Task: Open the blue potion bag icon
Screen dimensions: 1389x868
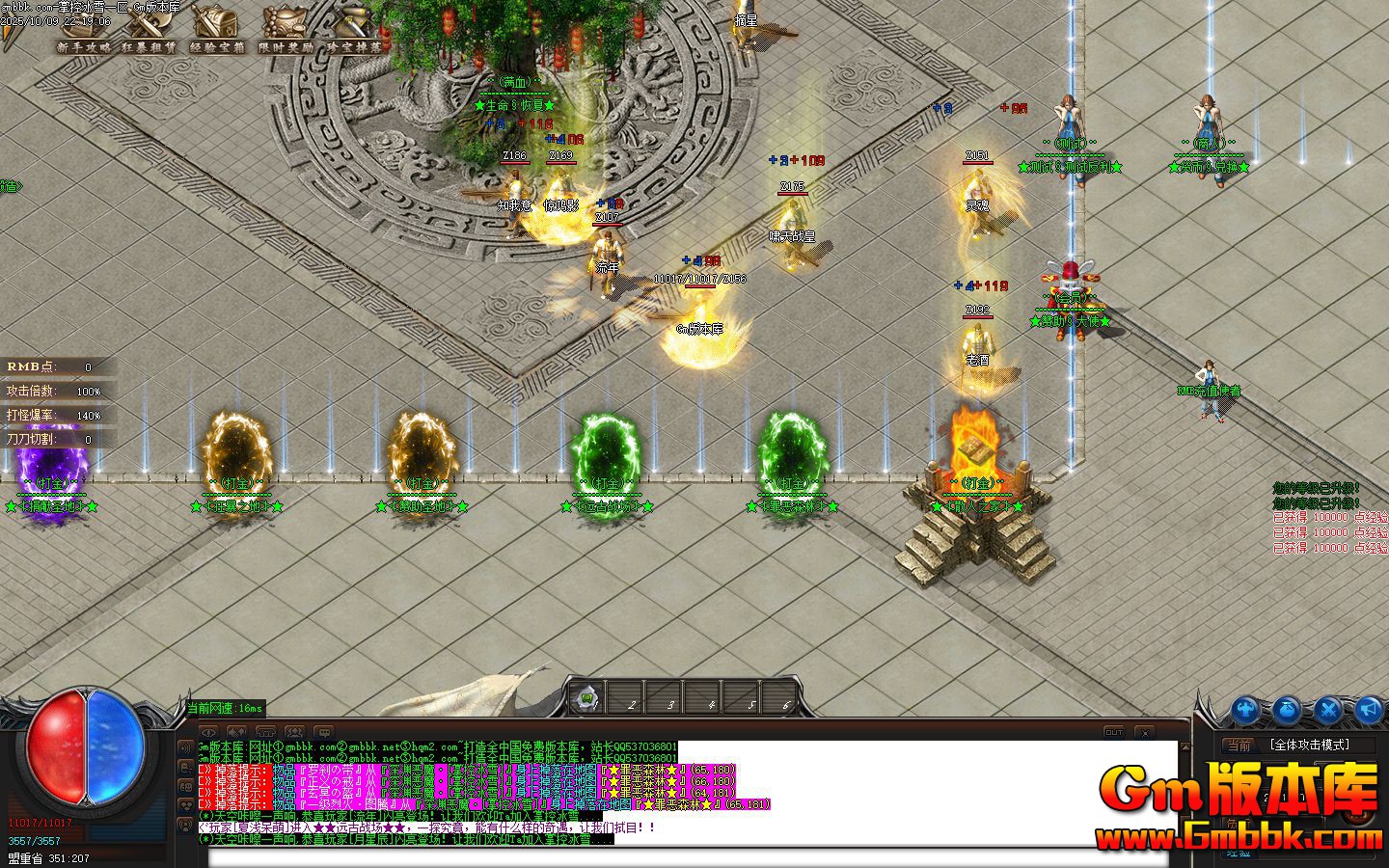Action: 1286,710
